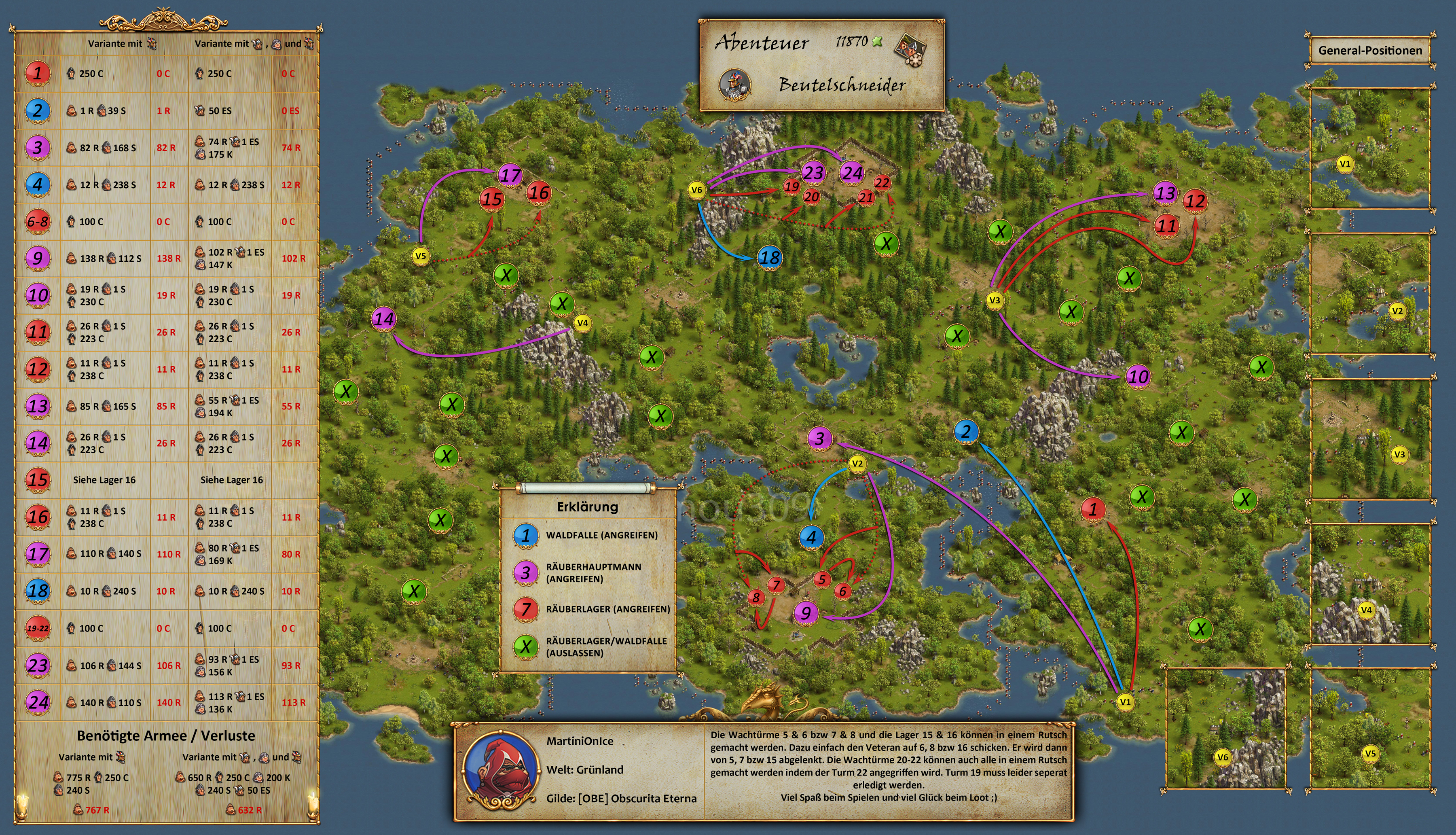Select the Räuberhauptmann (Angreifen) legend entry

tap(593, 572)
